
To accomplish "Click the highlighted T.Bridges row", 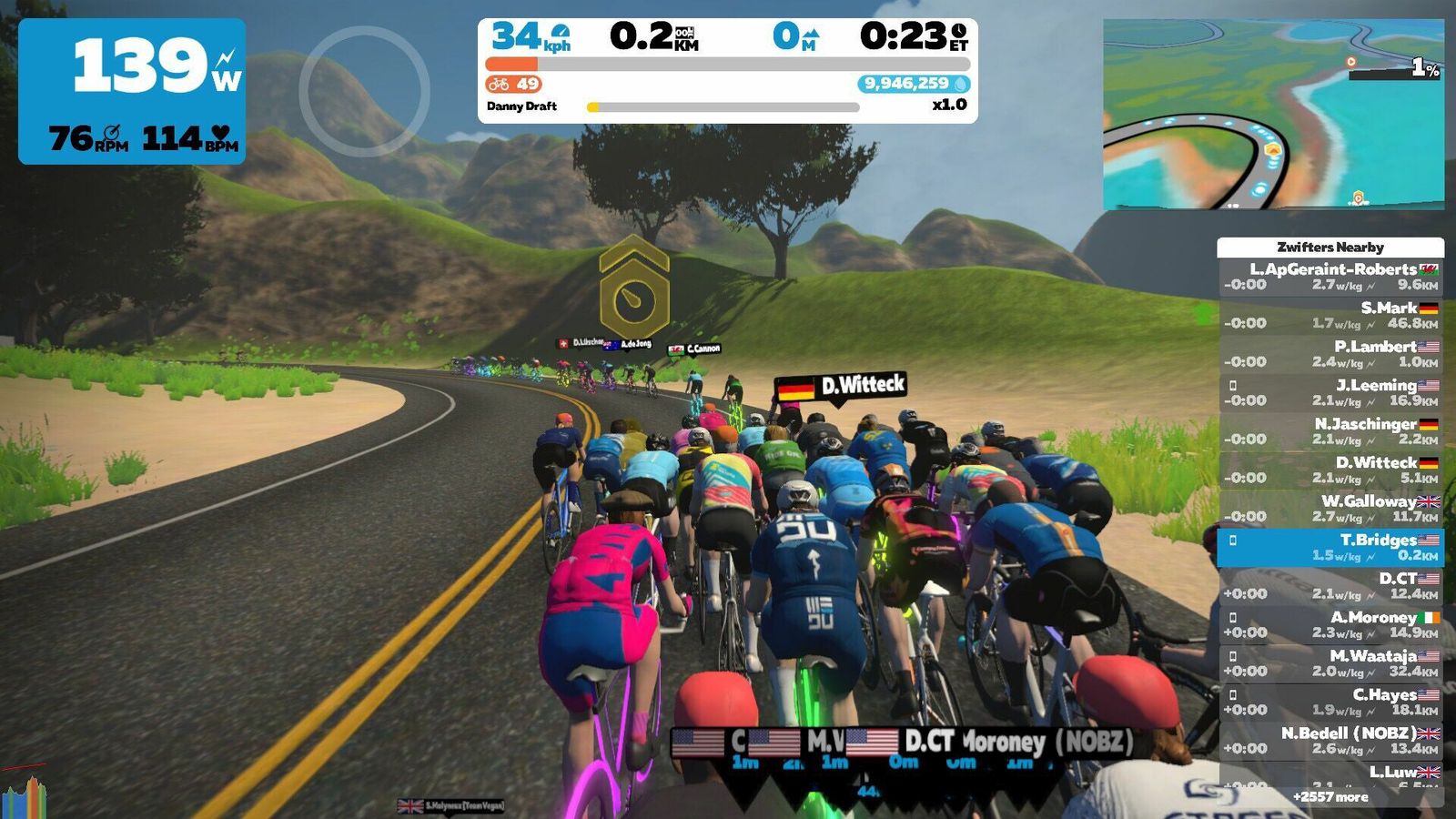I will (1330, 547).
